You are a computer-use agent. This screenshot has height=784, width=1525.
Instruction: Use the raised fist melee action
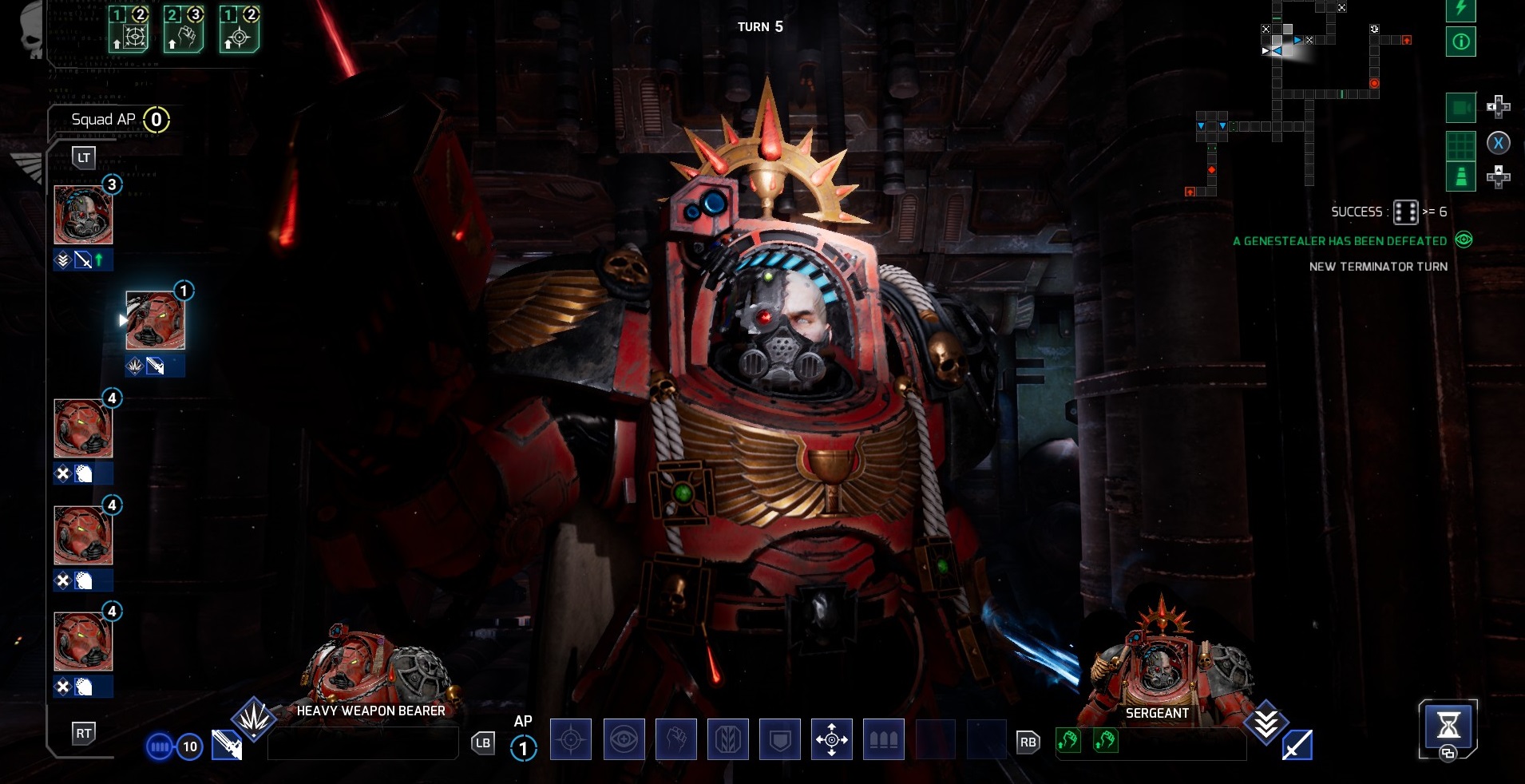[675, 739]
